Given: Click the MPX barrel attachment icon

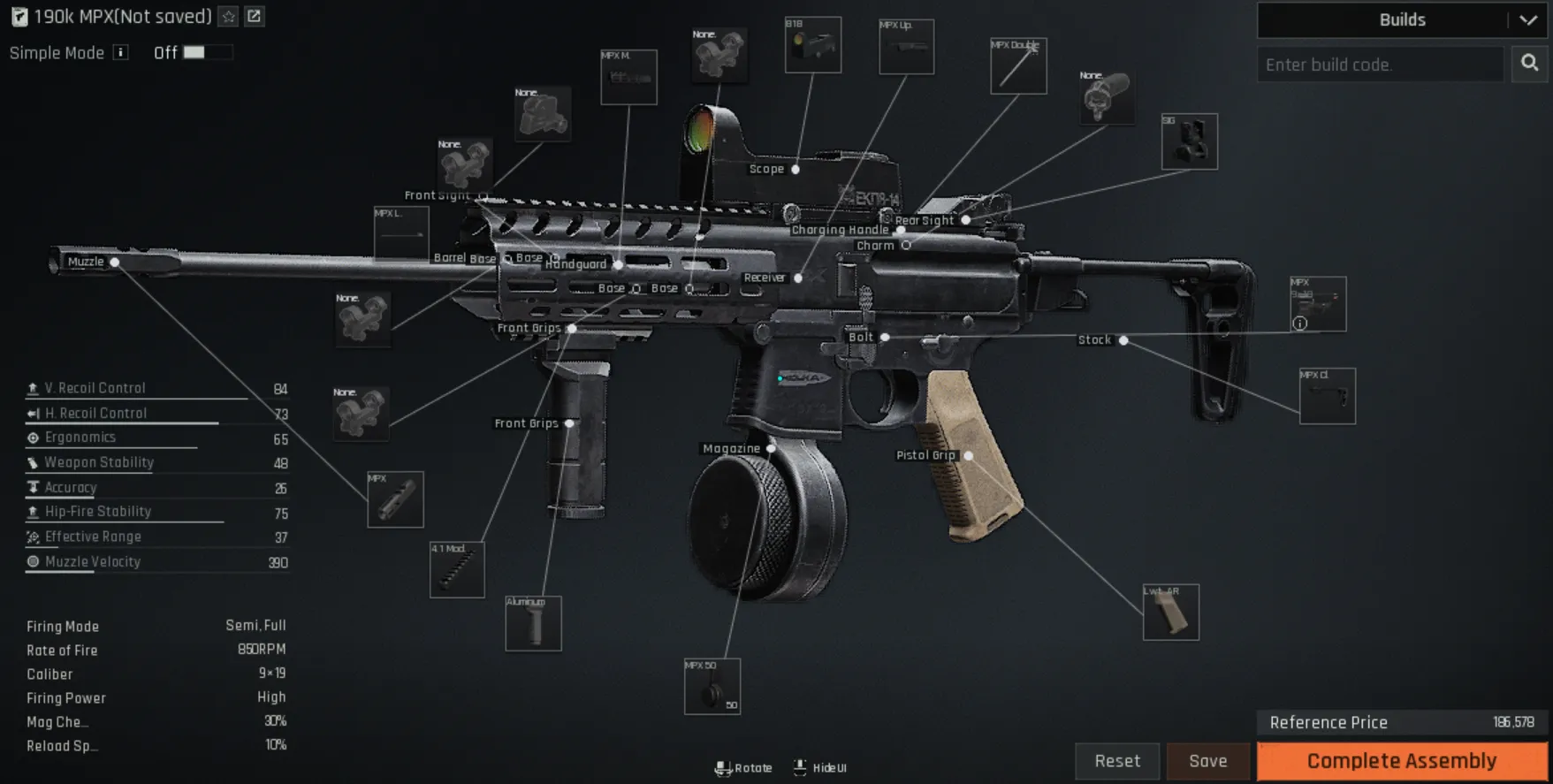Looking at the screenshot, I should (x=395, y=499).
